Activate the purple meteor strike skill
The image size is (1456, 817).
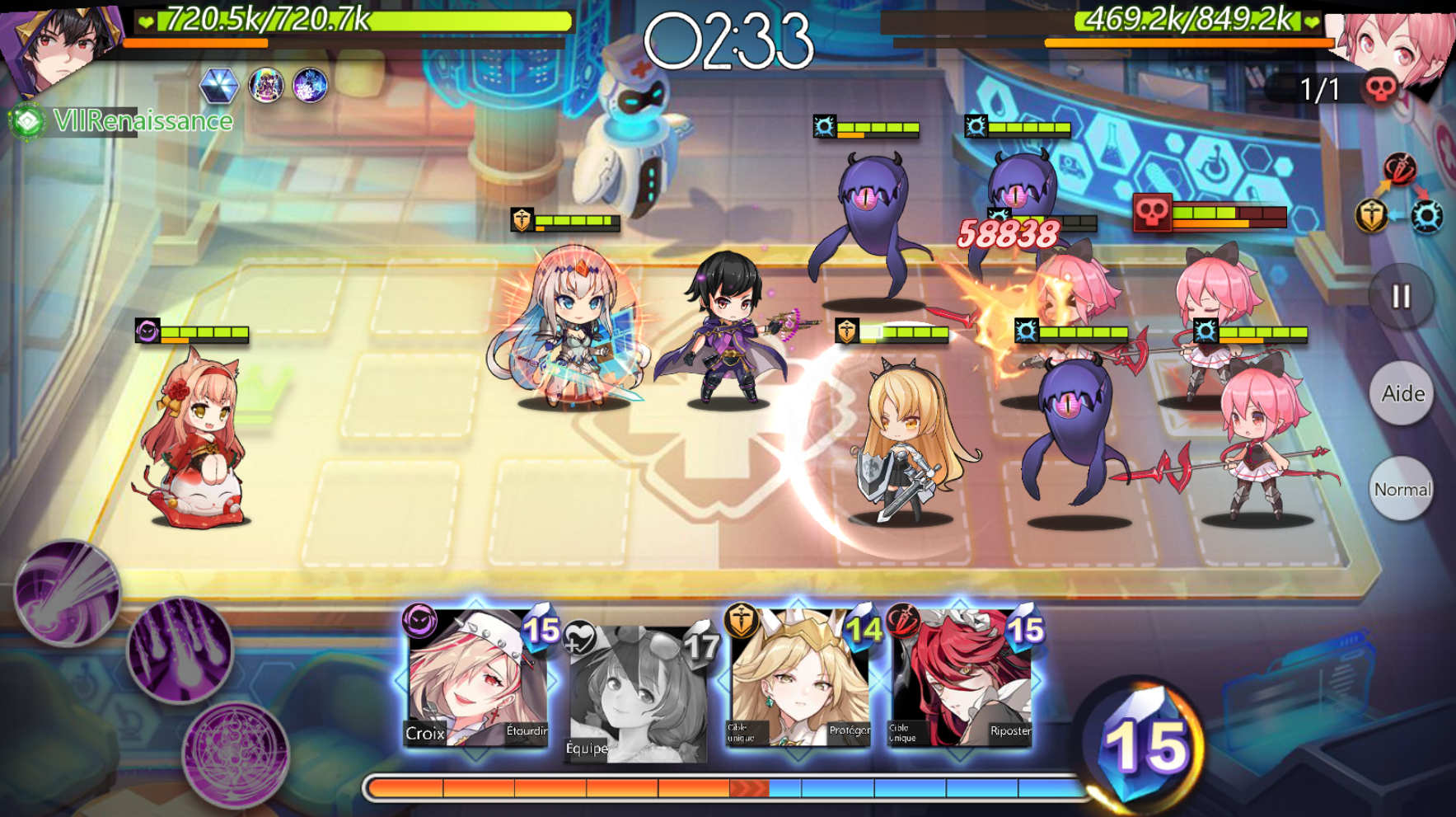click(68, 591)
